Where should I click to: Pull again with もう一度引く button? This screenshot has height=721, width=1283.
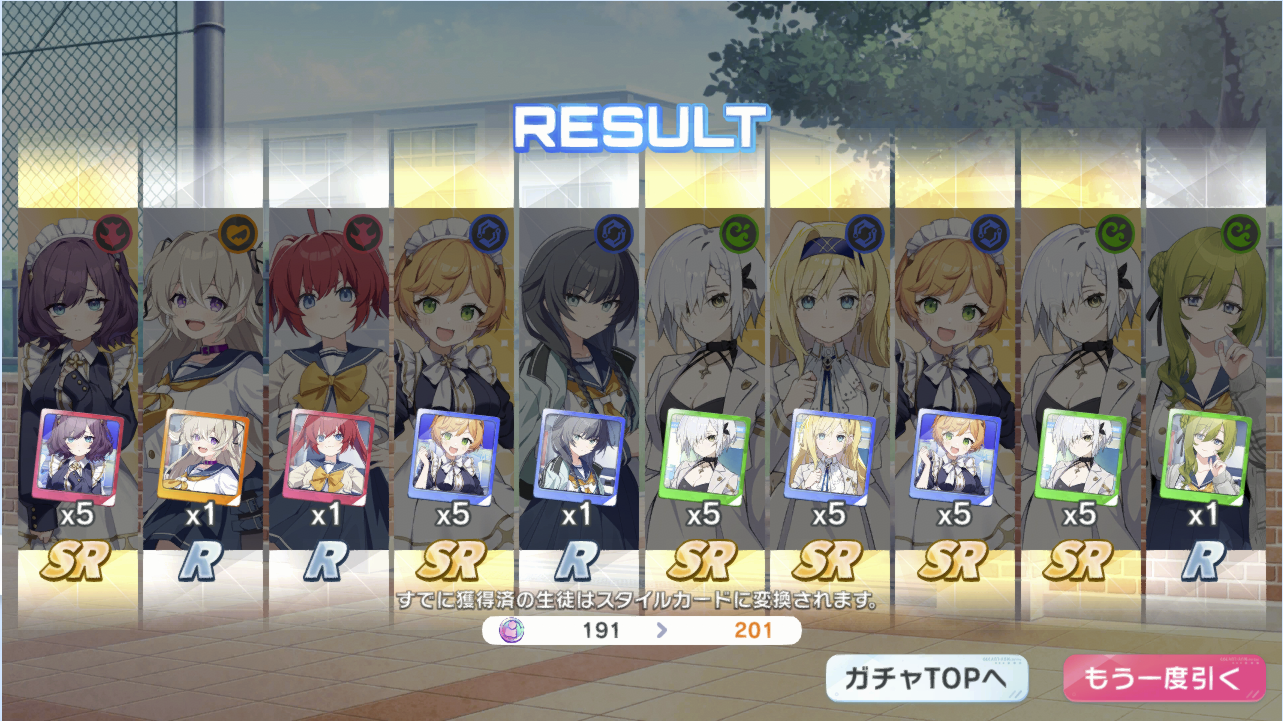point(1161,679)
